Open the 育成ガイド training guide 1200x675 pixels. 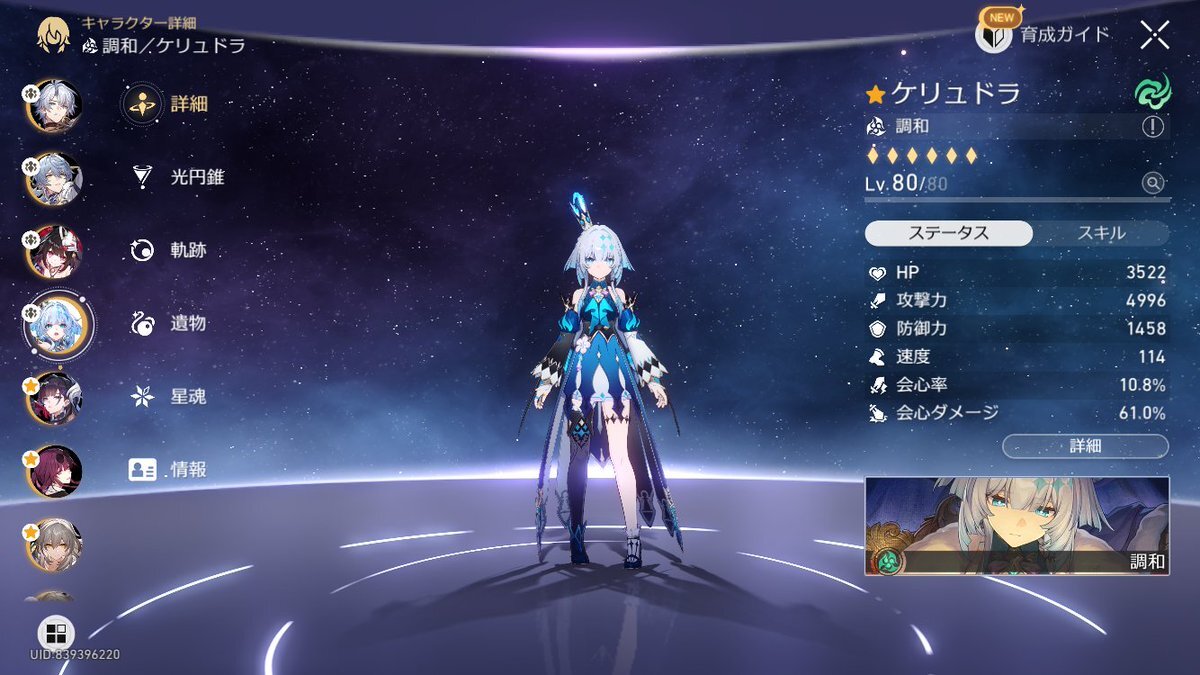[x=1043, y=35]
